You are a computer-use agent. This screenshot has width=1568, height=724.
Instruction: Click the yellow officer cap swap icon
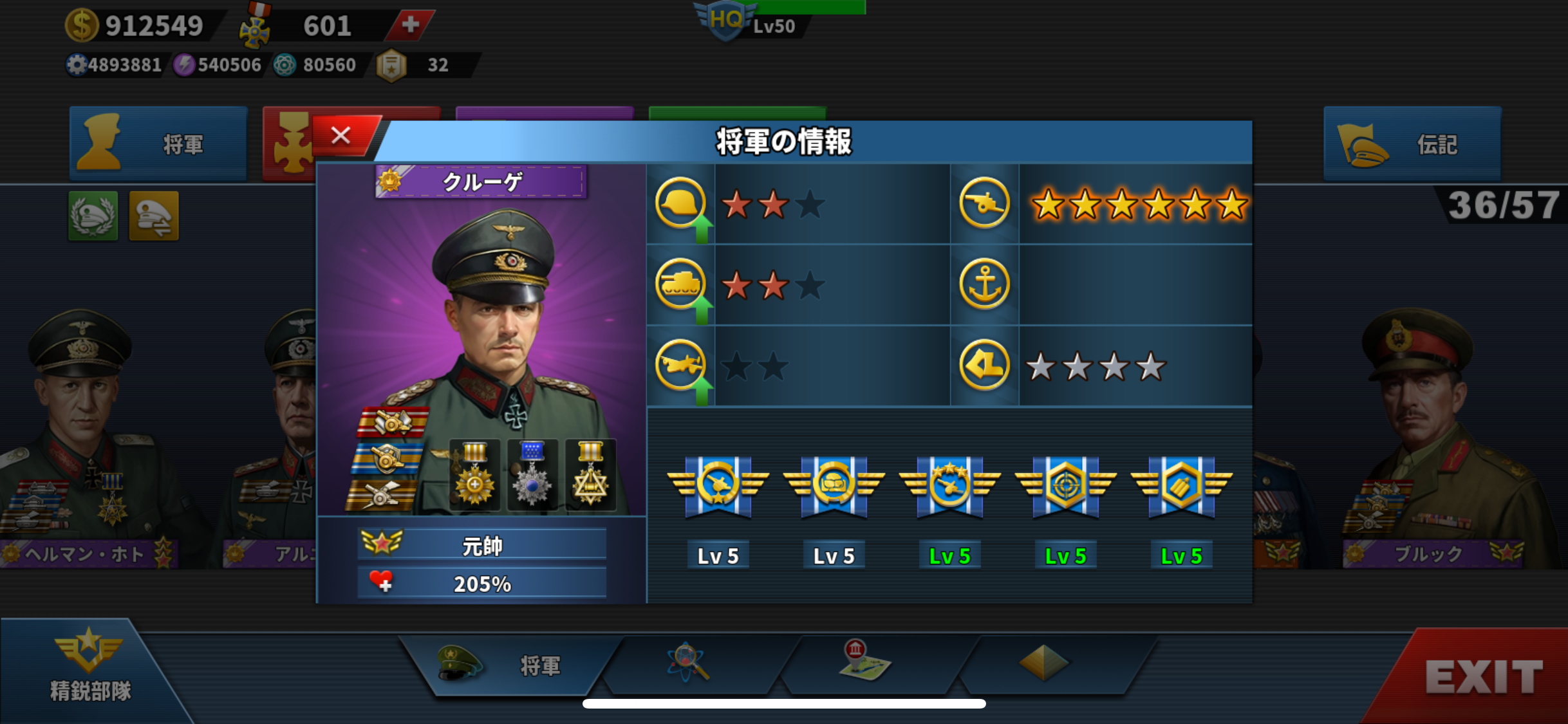(x=154, y=216)
